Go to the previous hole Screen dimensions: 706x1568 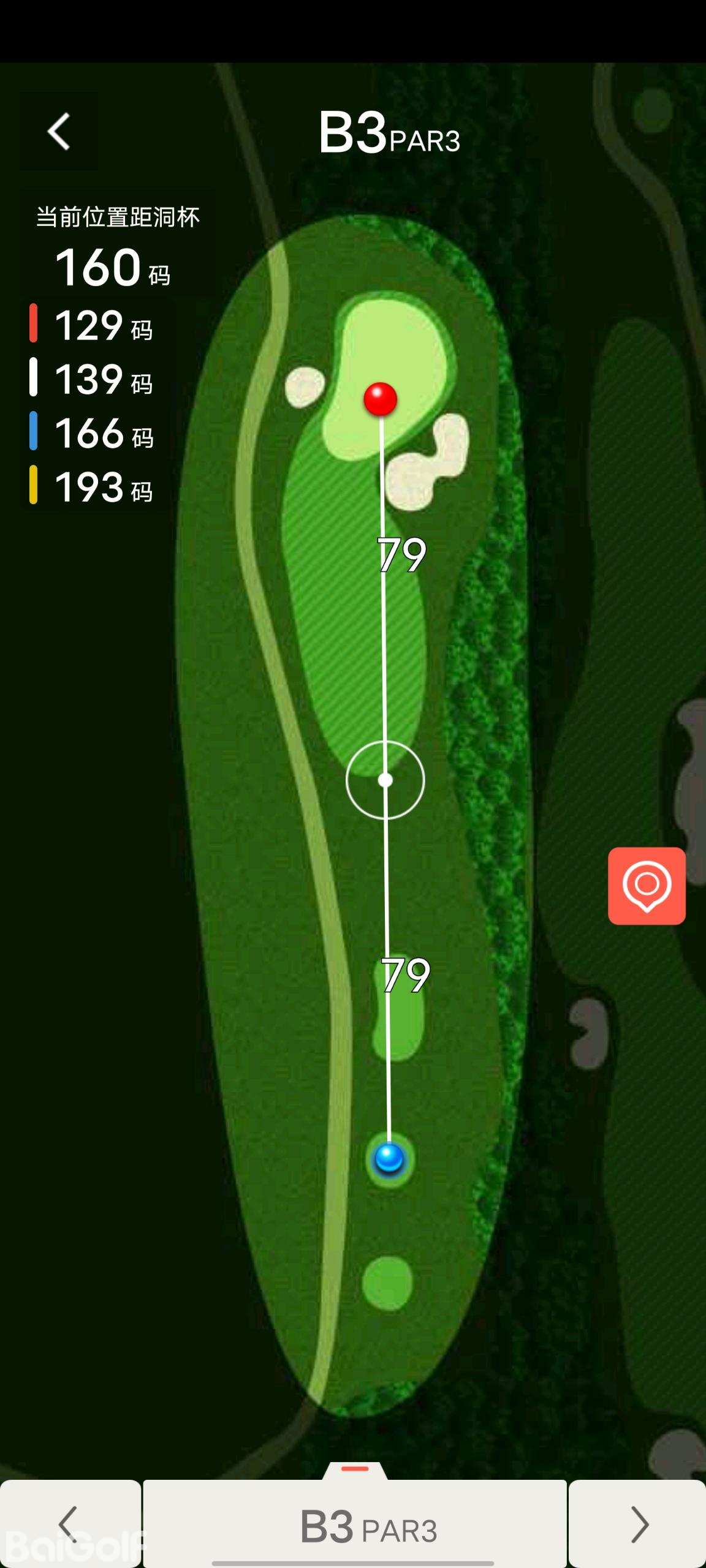(70, 1524)
